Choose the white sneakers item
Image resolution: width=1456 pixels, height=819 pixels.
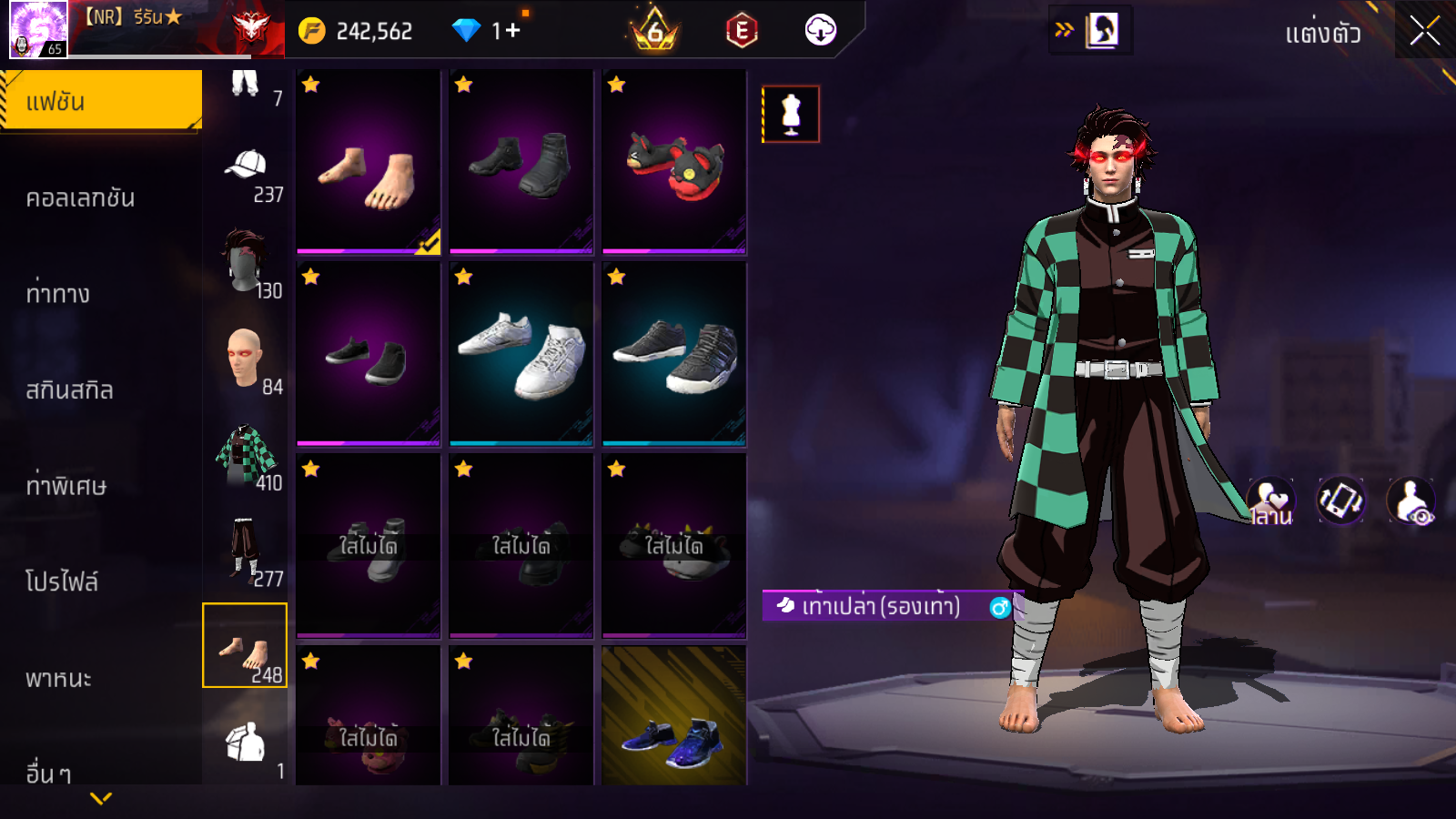521,354
